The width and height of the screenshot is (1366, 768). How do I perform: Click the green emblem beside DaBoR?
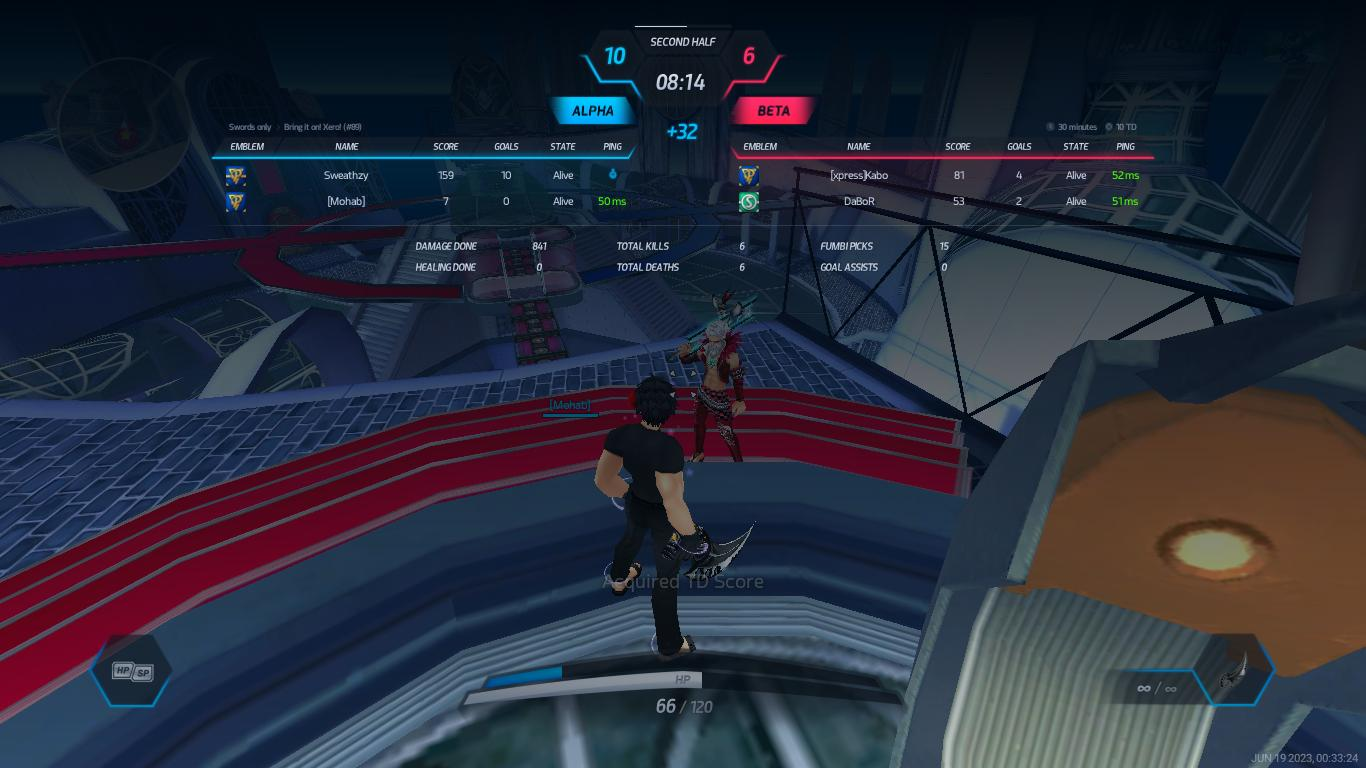pos(749,202)
